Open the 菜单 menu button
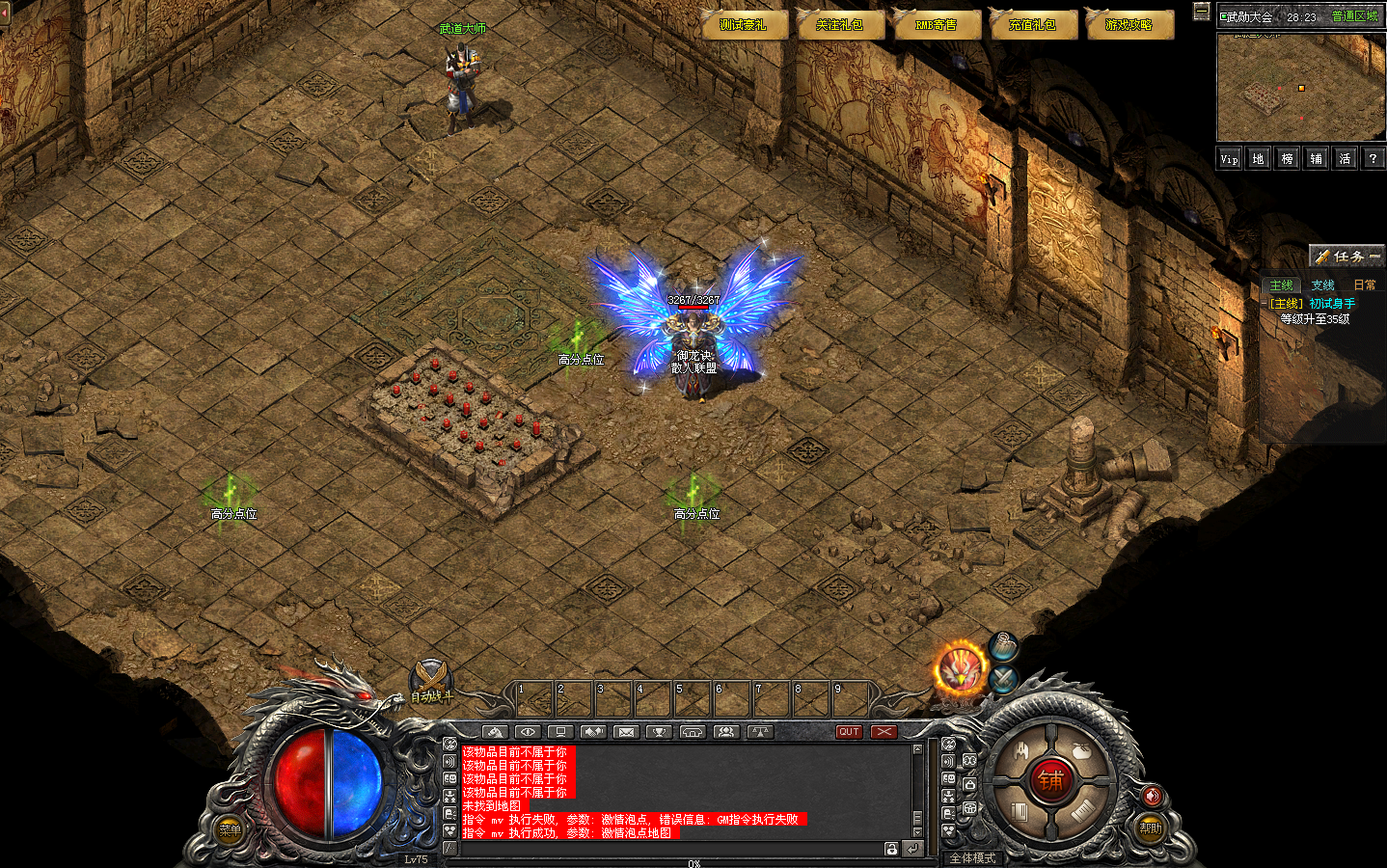 pyautogui.click(x=230, y=829)
